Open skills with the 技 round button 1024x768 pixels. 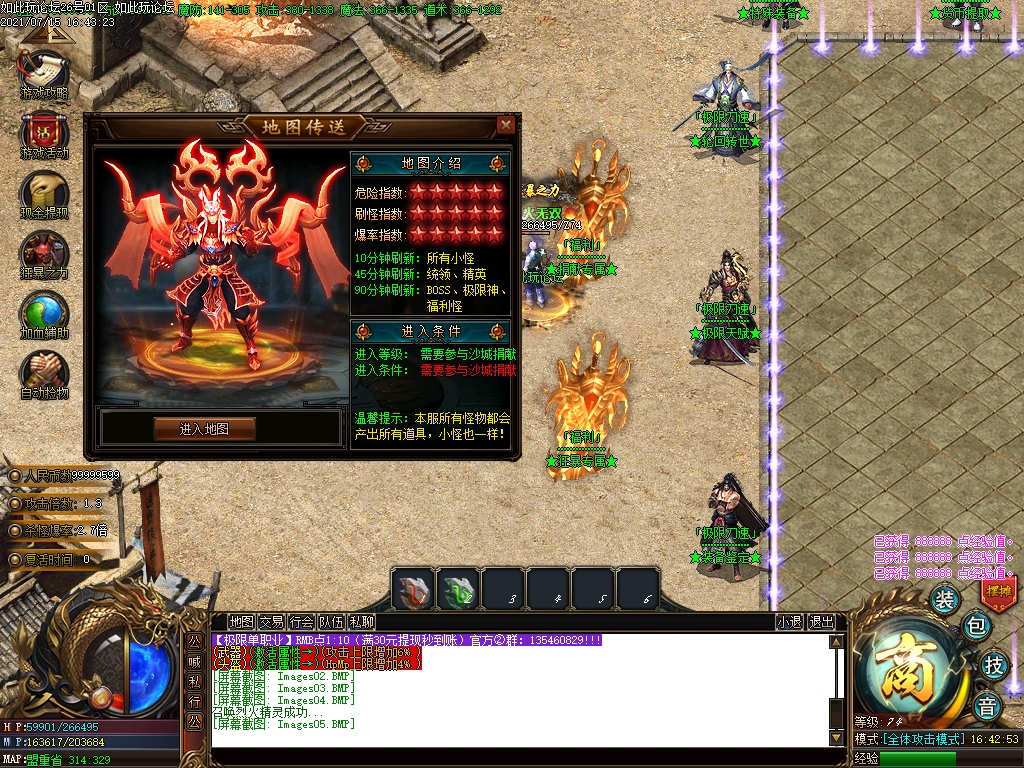click(993, 664)
